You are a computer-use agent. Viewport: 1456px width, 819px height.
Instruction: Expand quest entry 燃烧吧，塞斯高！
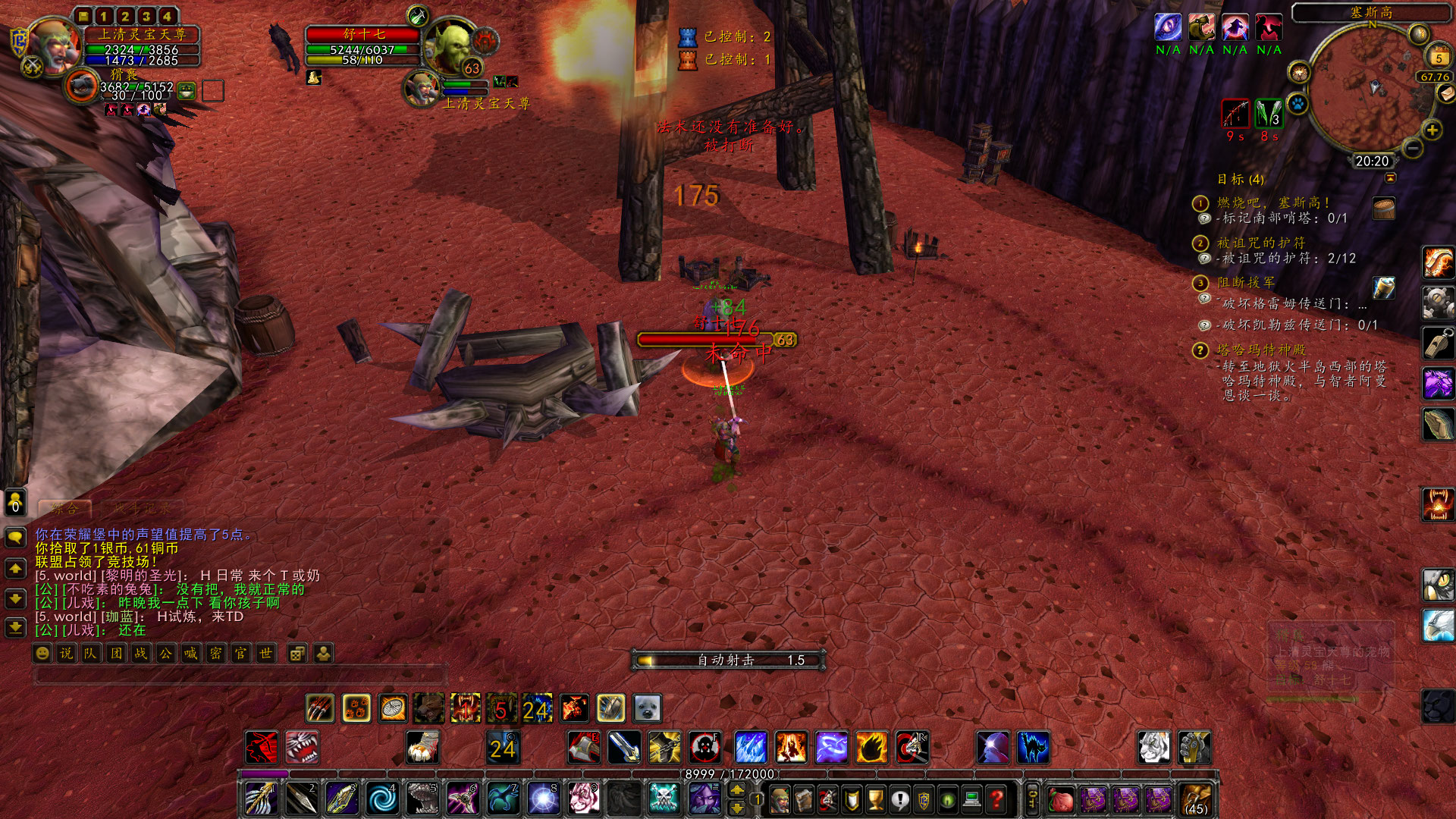pos(1201,203)
